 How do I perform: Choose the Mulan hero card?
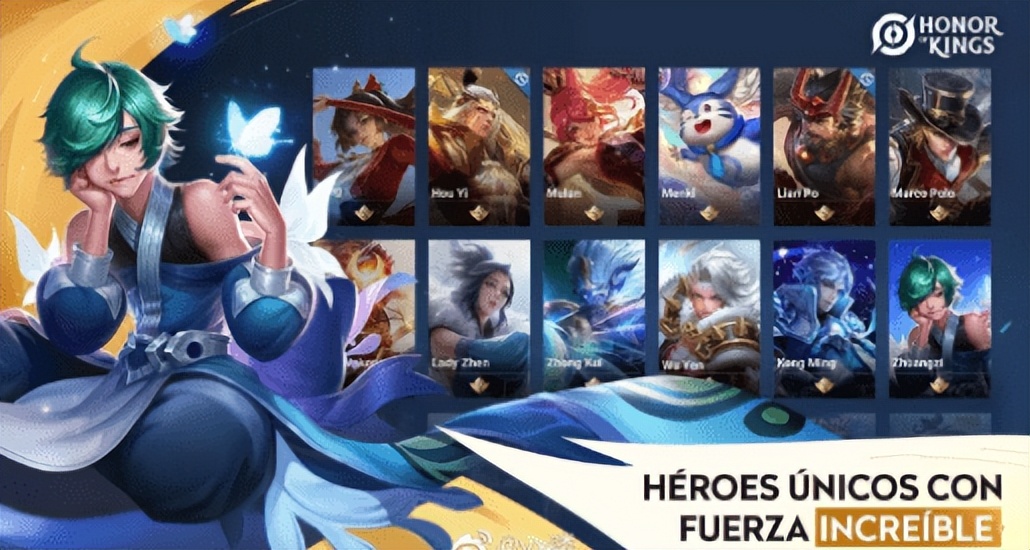coord(593,146)
